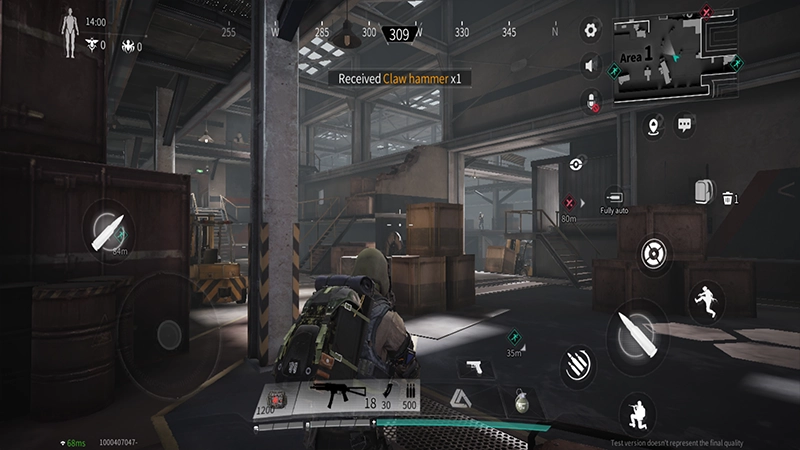Place a map location marker pin
The height and width of the screenshot is (450, 800).
coord(654,126)
